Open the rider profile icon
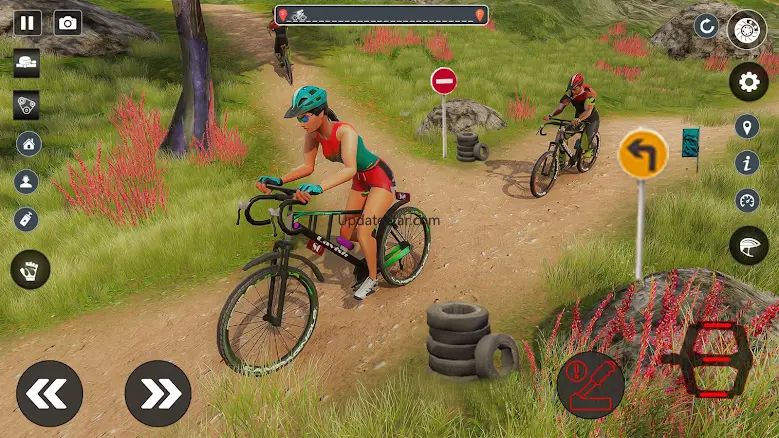The image size is (779, 438). (28, 181)
